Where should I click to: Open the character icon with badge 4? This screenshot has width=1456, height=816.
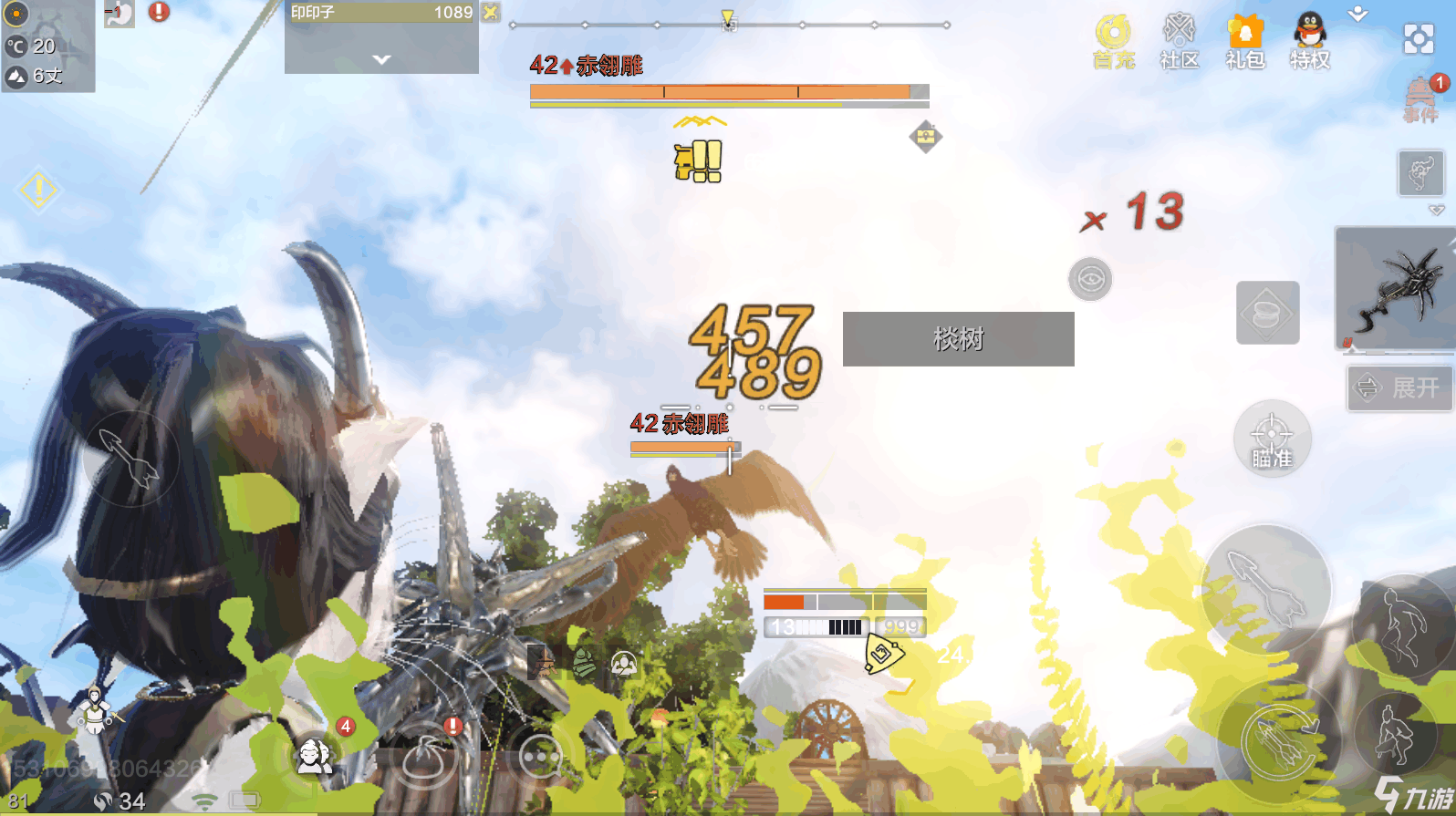tap(316, 753)
